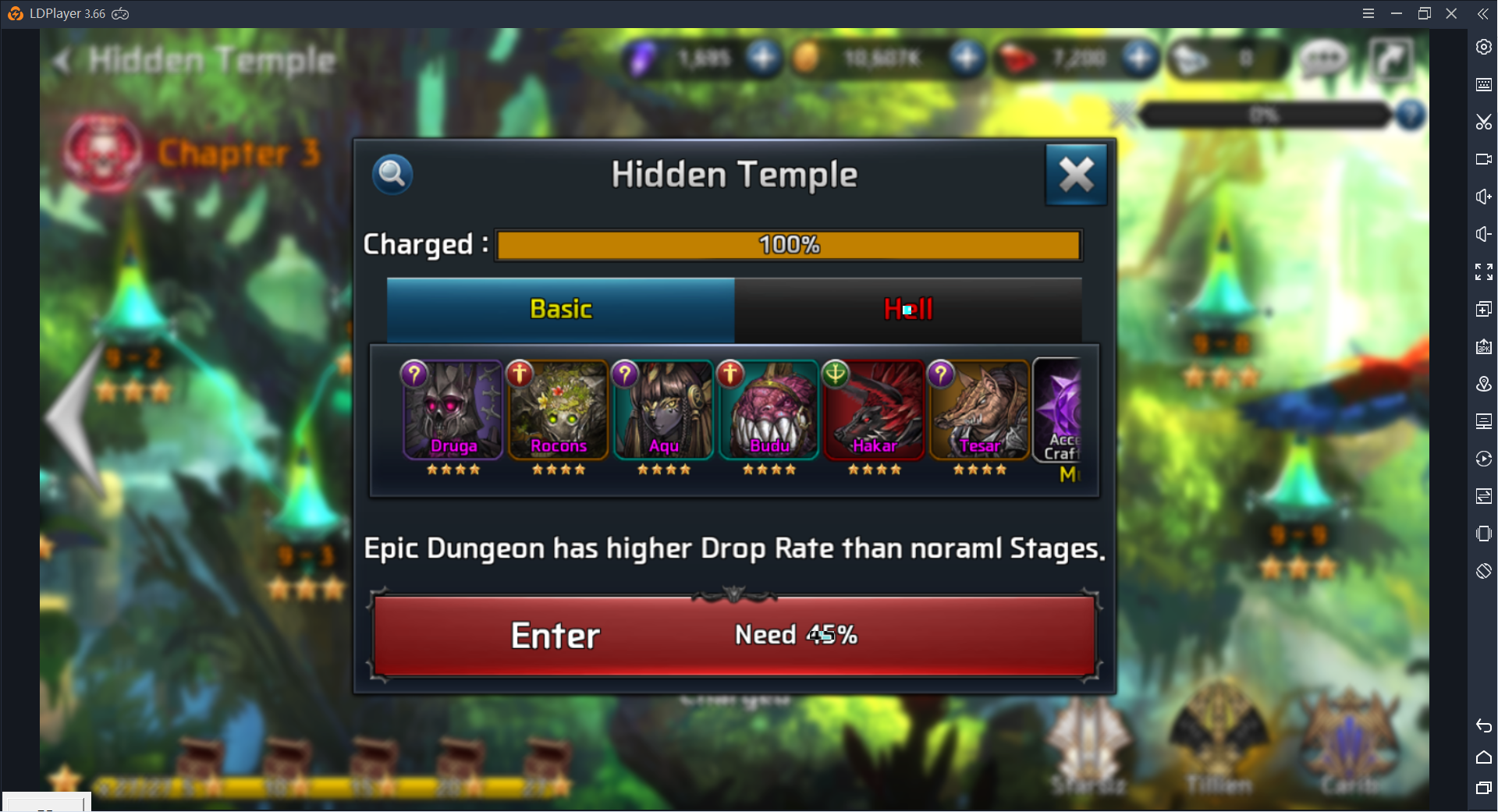Viewport: 1498px width, 812px height.
Task: Rotate the emulator screen
Action: pos(1483,572)
